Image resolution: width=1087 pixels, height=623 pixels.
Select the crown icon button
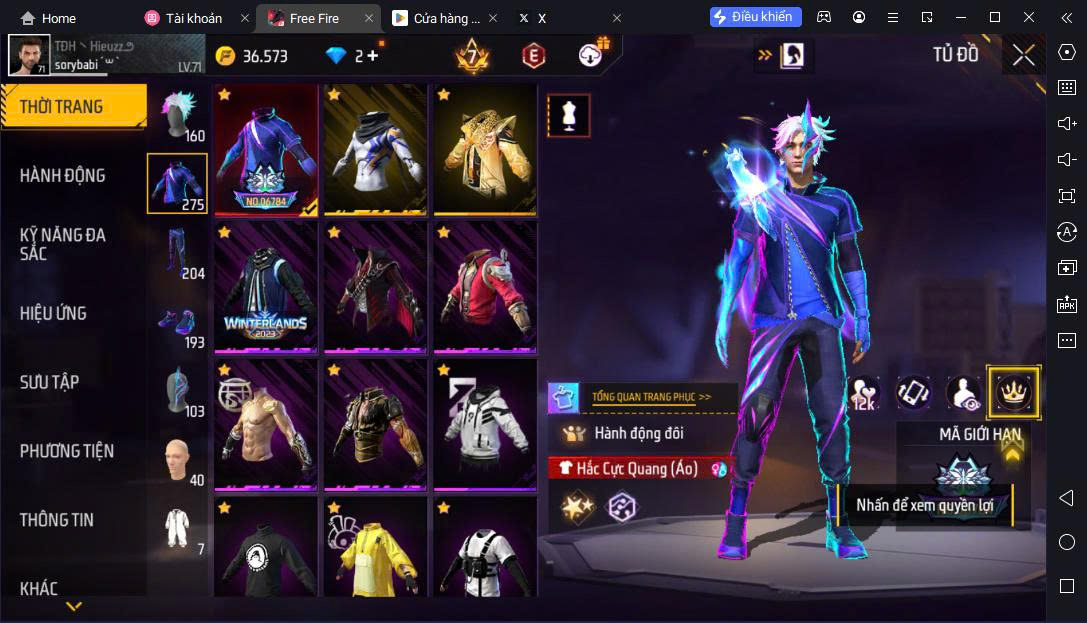click(x=1013, y=393)
